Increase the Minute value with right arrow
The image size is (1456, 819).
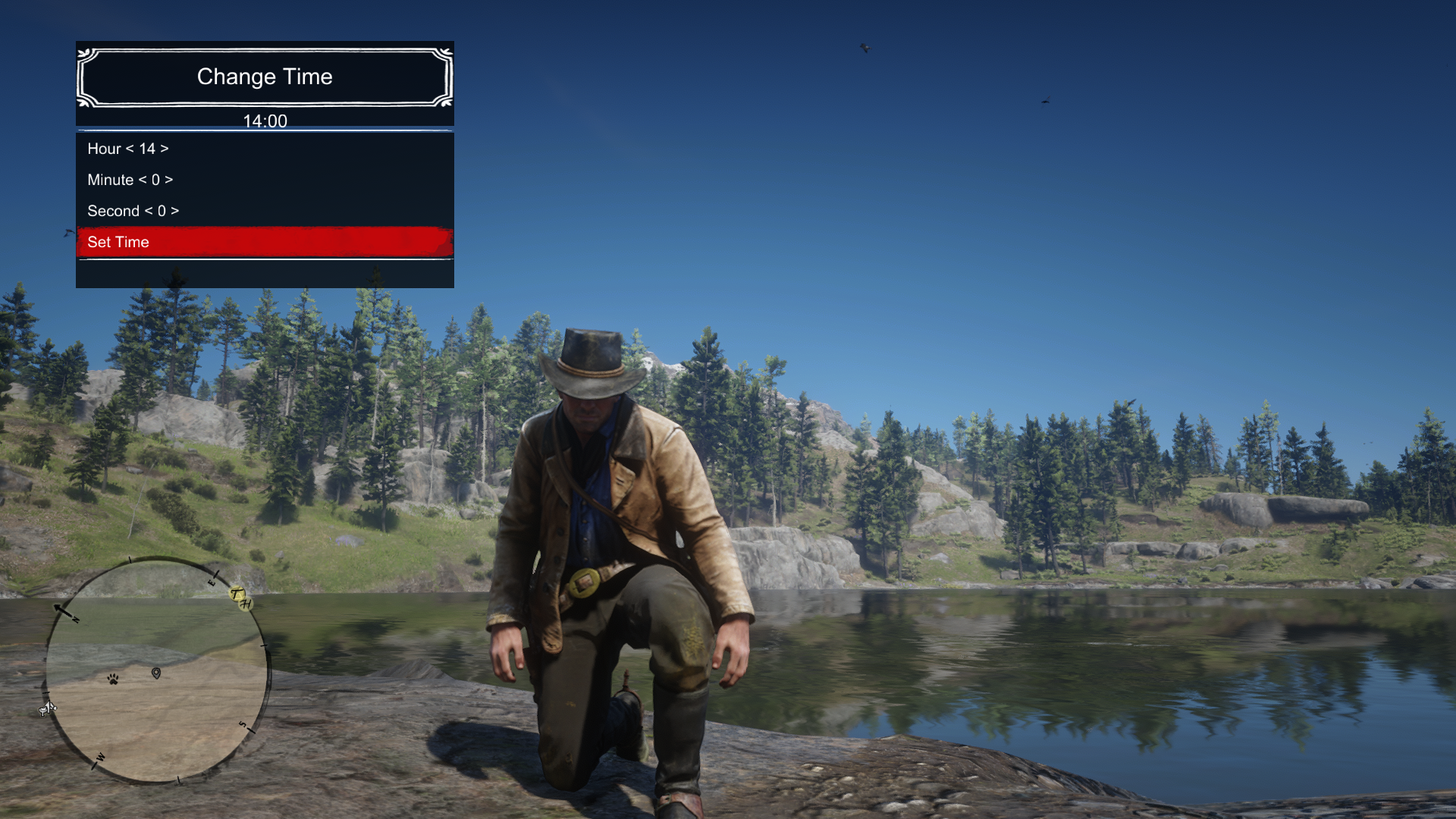click(x=169, y=180)
